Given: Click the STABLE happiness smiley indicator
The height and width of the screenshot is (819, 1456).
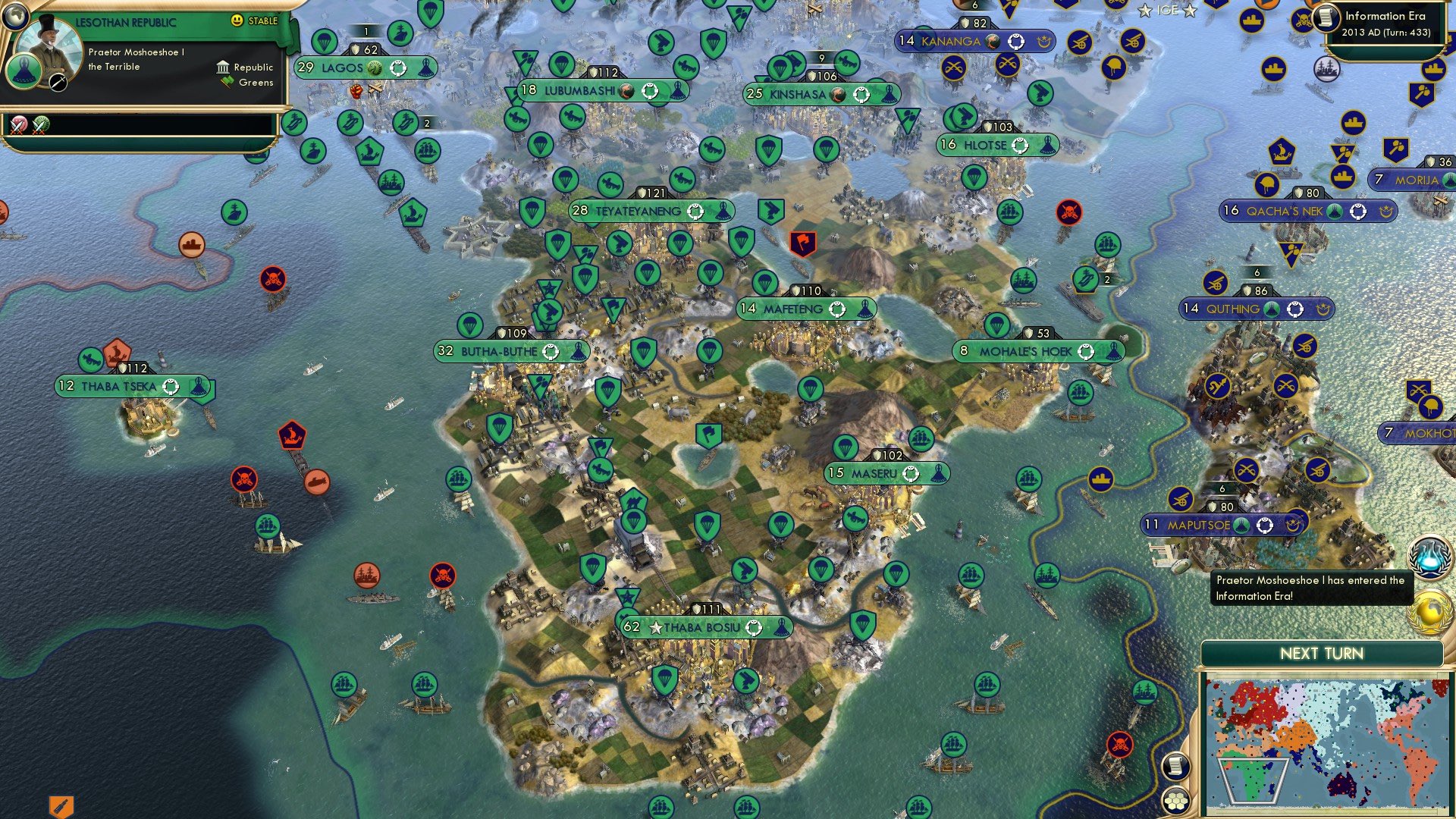Looking at the screenshot, I should (x=237, y=20).
